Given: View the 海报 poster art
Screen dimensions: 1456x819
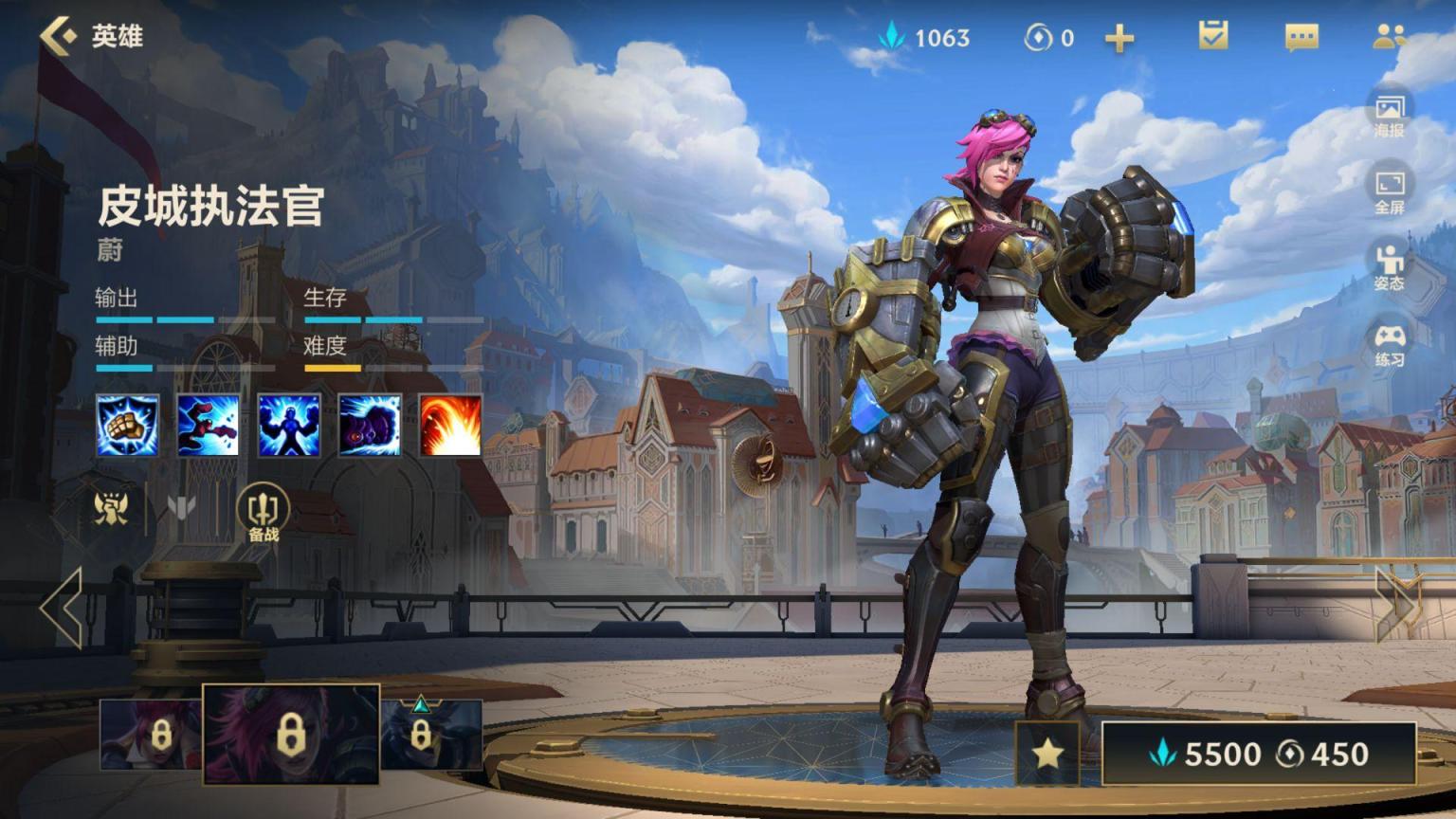Looking at the screenshot, I should click(1390, 115).
